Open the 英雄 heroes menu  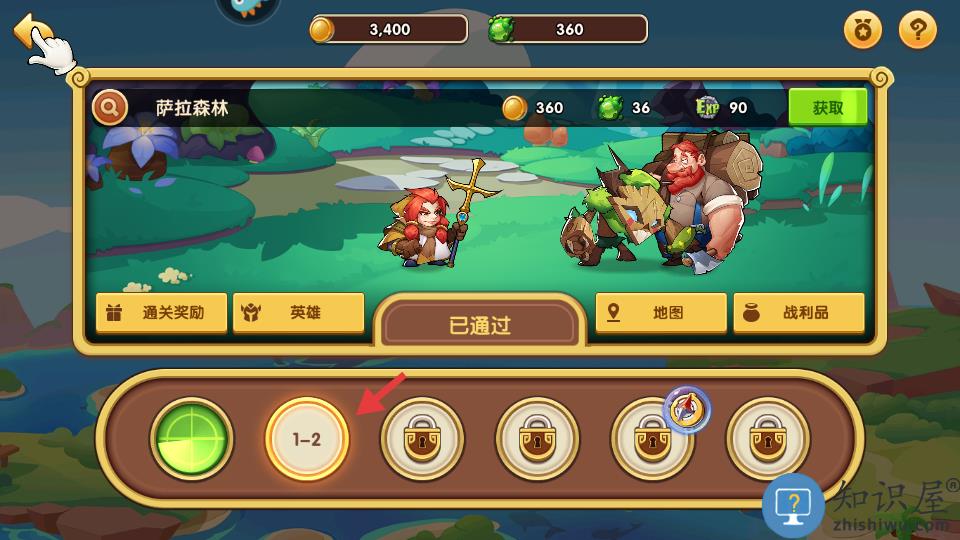298,313
